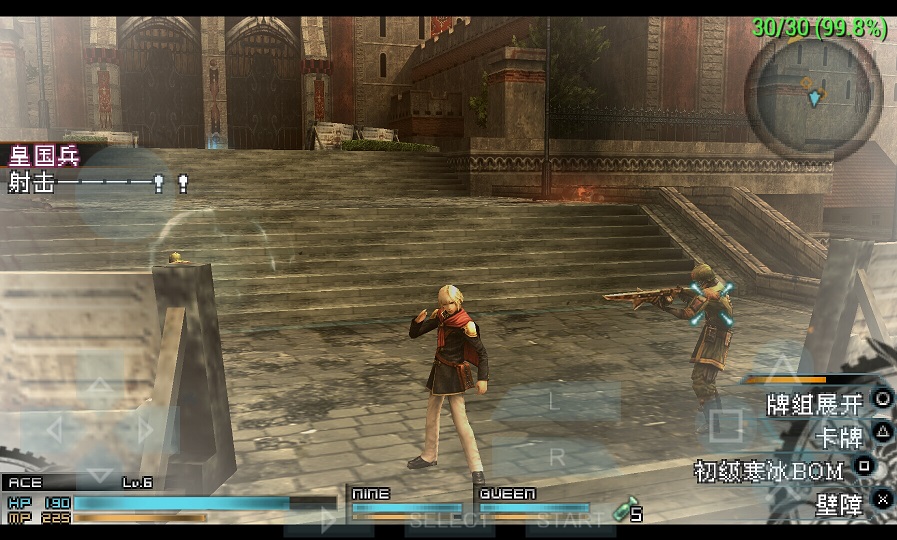The width and height of the screenshot is (897, 540).
Task: Select party member QUEEN's status panel
Action: click(x=533, y=503)
